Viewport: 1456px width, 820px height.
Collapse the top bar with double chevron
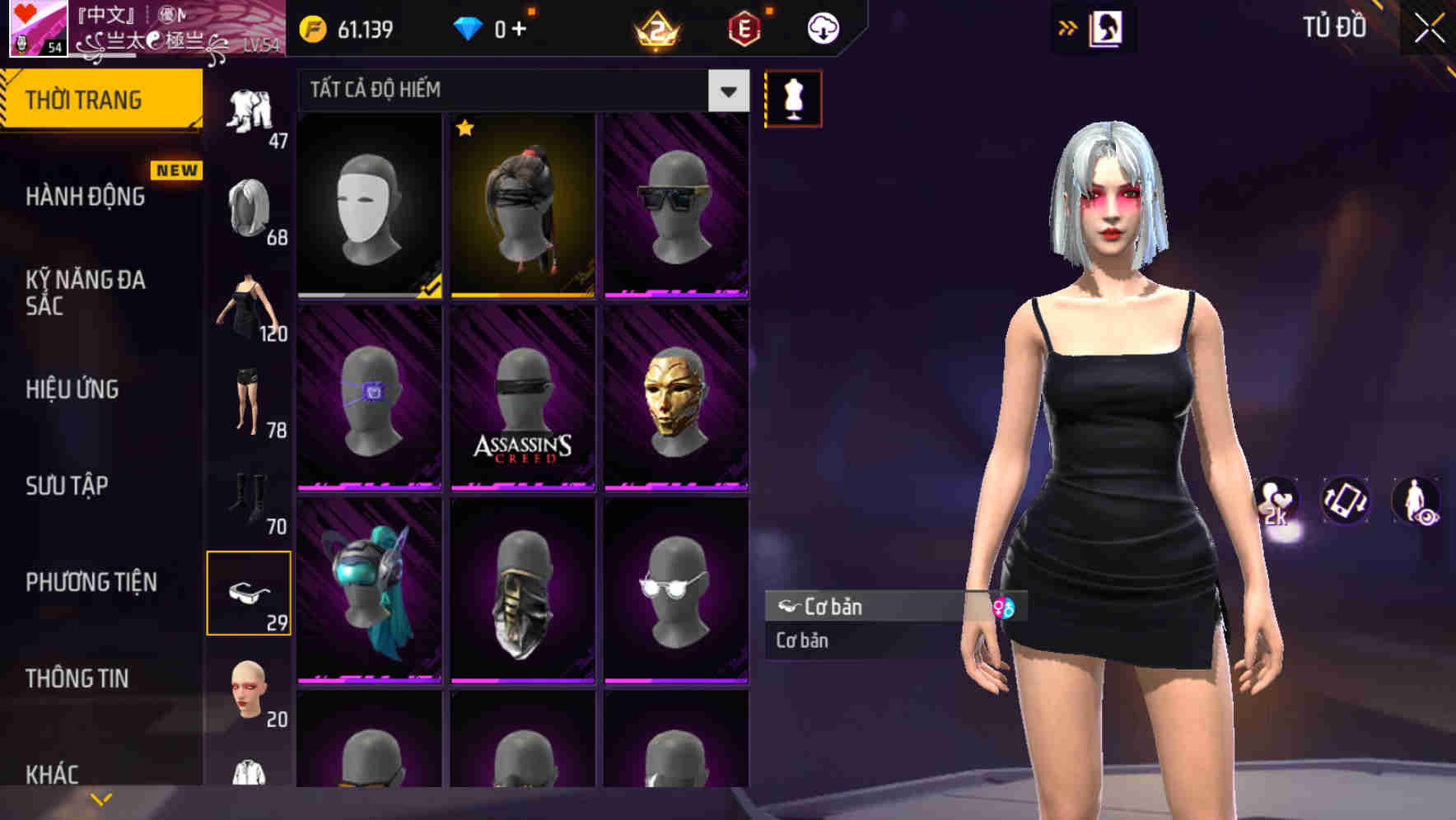coord(1068,27)
